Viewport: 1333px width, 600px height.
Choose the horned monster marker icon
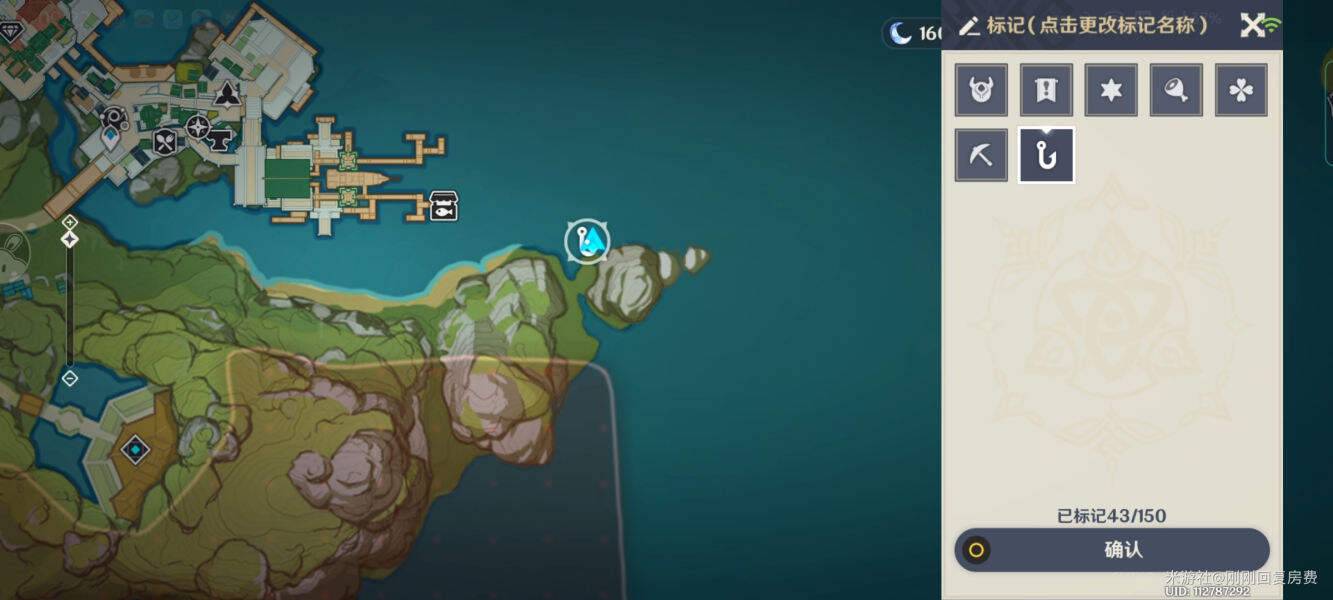pyautogui.click(x=981, y=91)
